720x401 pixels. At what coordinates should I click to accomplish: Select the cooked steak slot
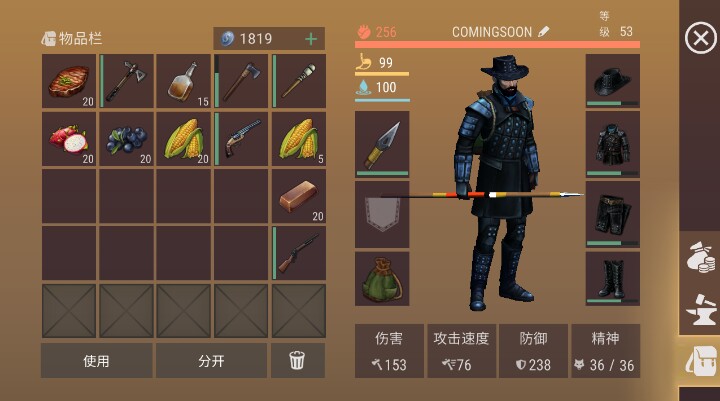pos(69,82)
